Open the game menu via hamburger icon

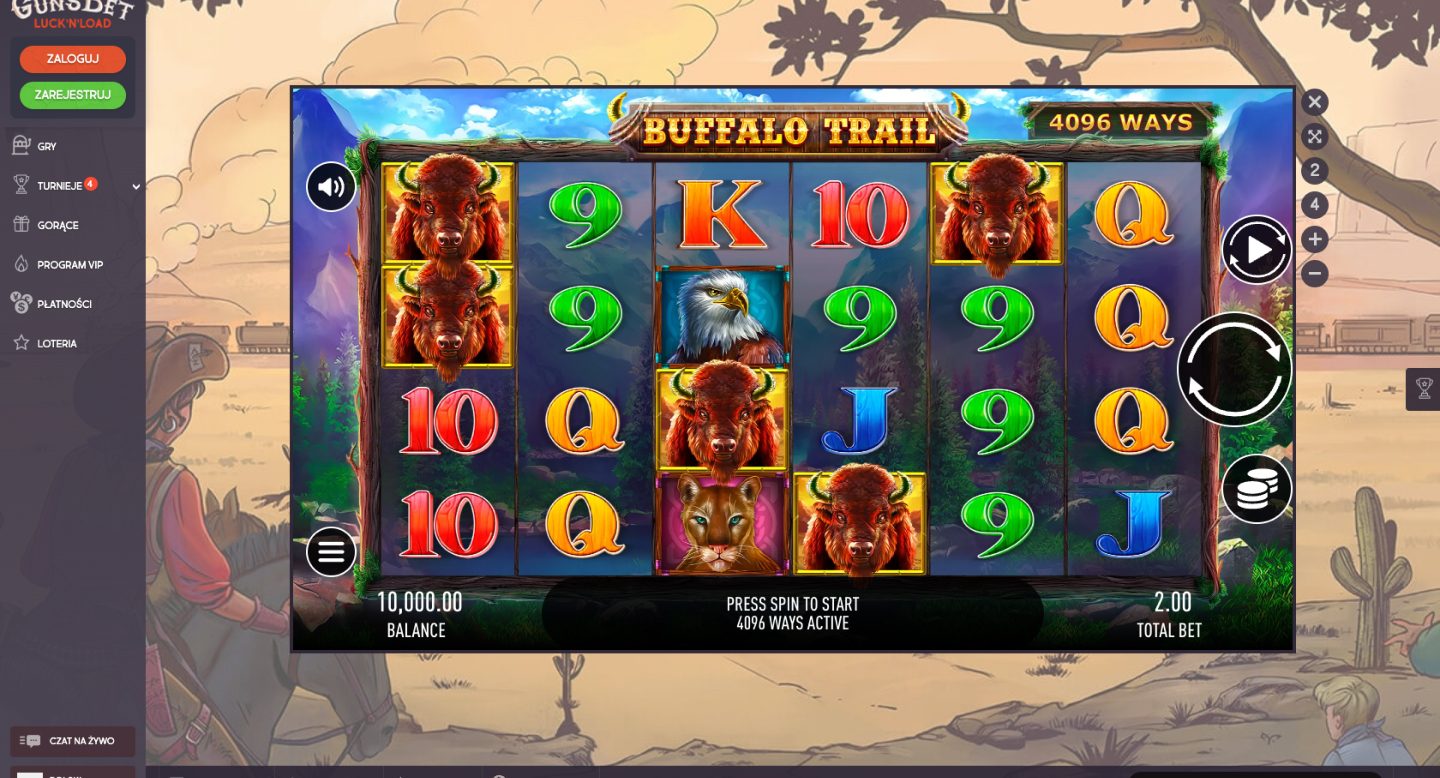click(x=331, y=551)
